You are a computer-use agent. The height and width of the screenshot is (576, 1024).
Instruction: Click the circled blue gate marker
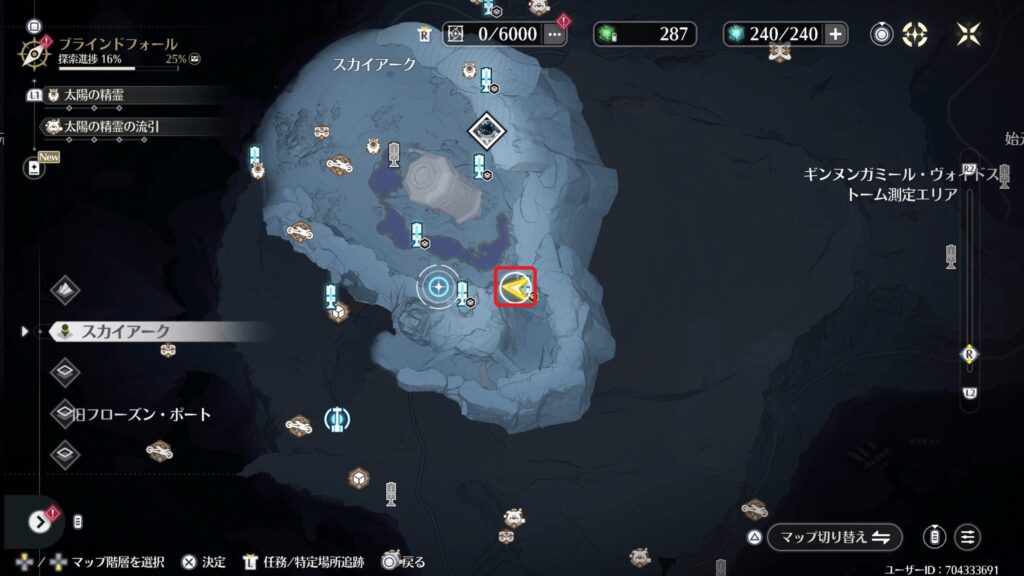click(336, 418)
